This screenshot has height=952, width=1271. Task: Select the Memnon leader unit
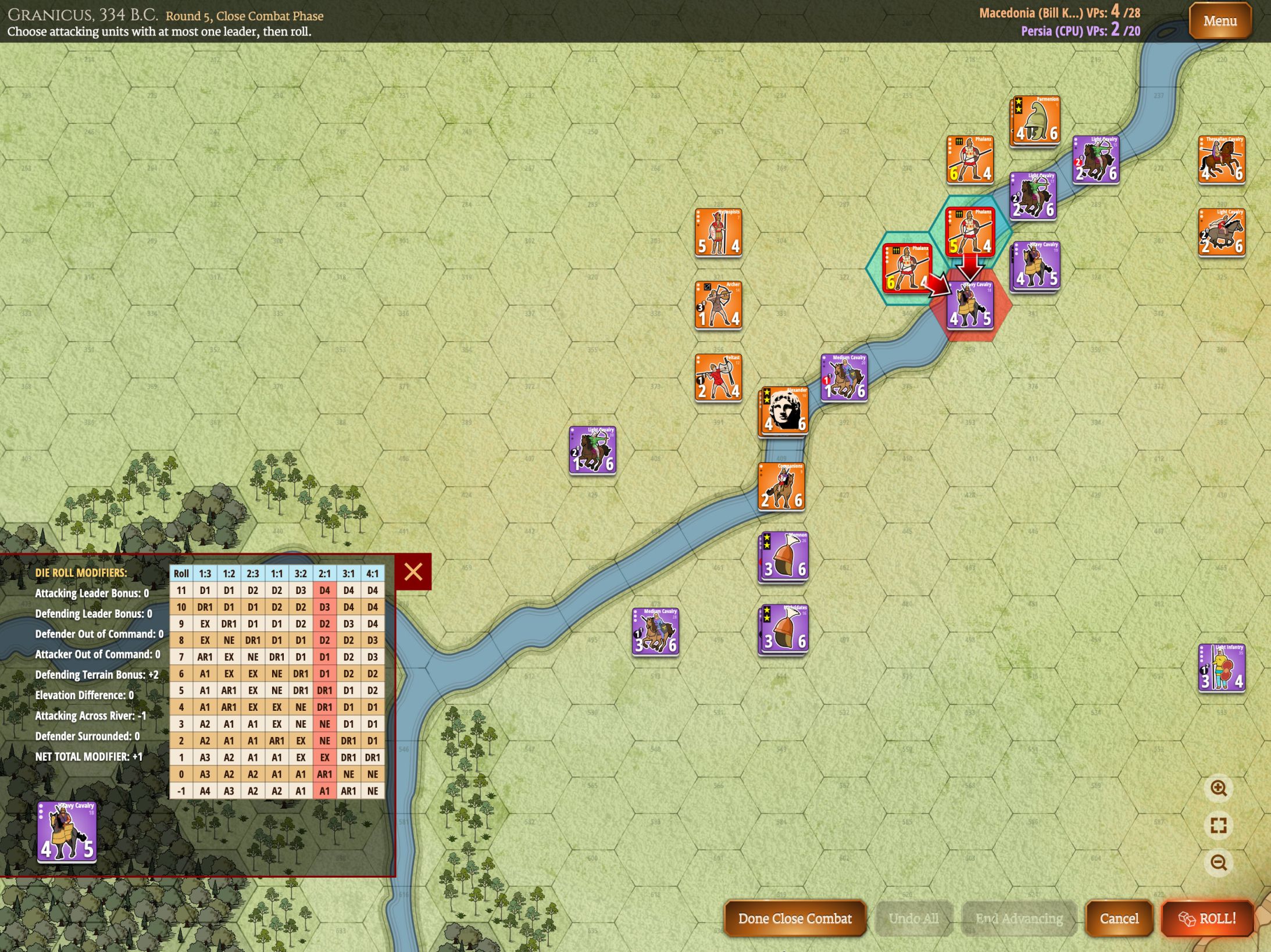coord(783,556)
